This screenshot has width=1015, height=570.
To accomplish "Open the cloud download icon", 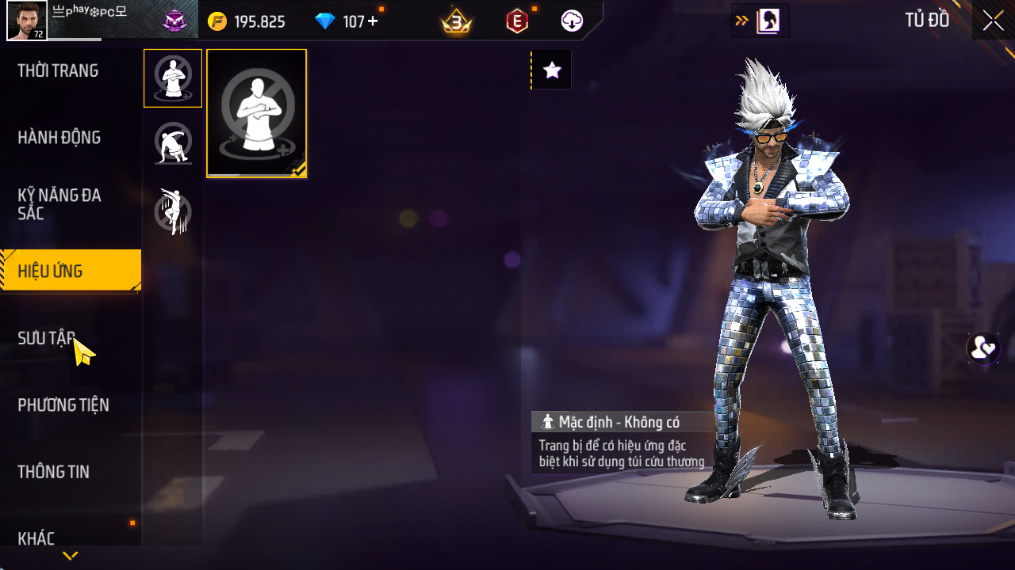I will (572, 21).
